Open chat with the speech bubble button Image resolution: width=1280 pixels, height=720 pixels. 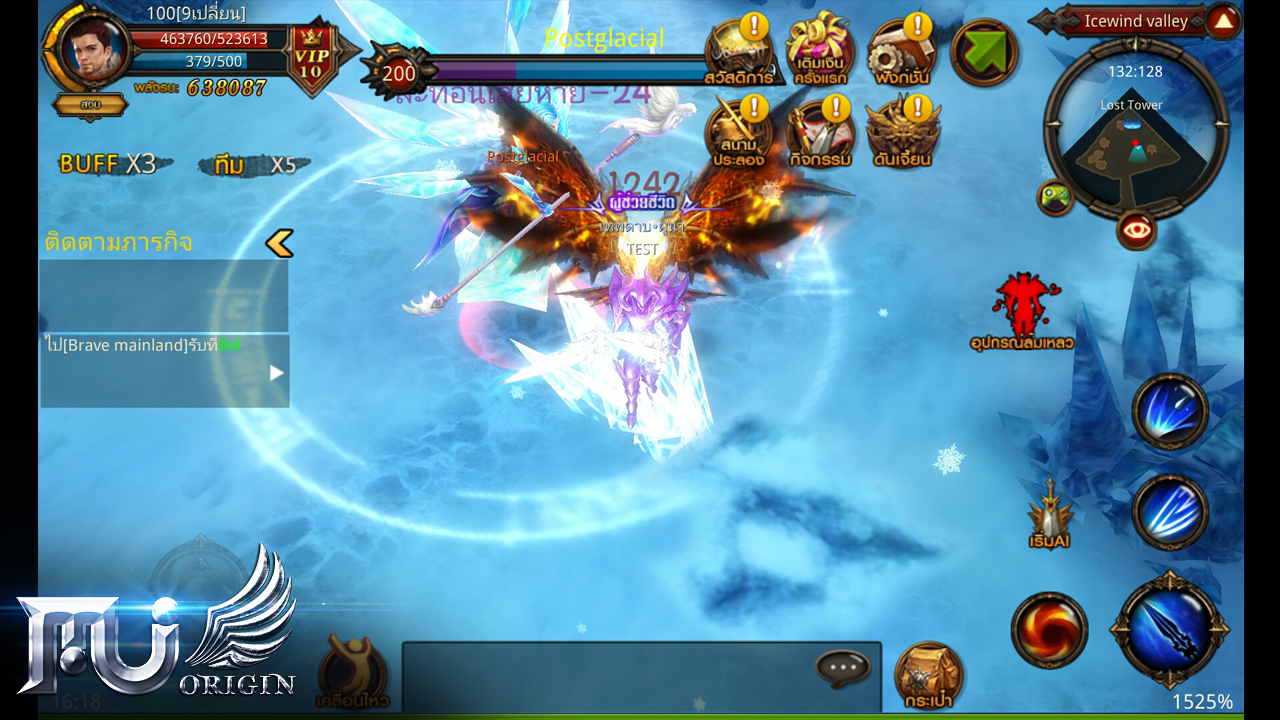(843, 667)
